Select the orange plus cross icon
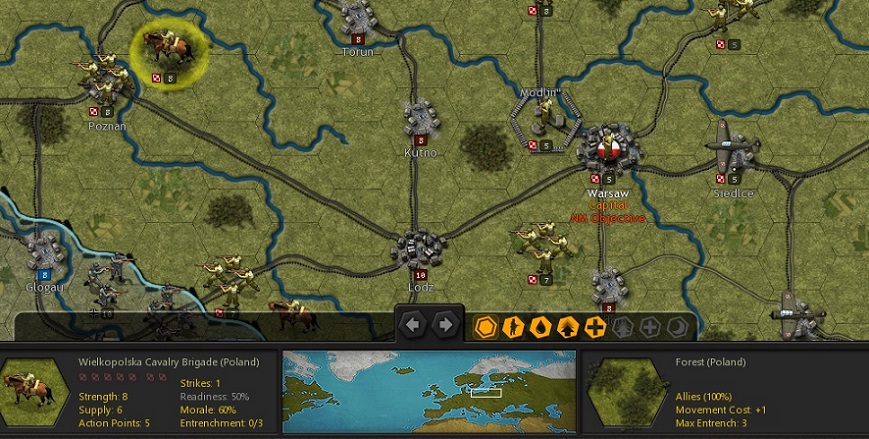The height and width of the screenshot is (439, 869). click(595, 326)
